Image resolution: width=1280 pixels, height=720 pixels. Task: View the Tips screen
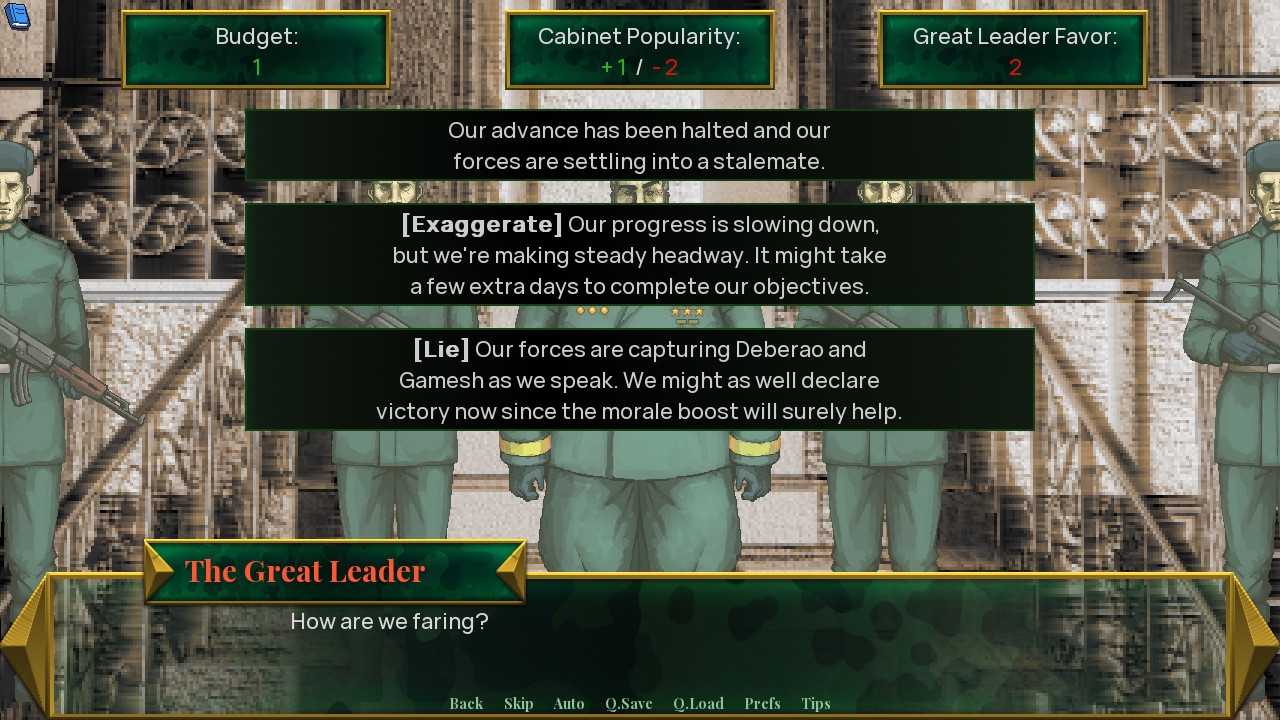point(815,703)
